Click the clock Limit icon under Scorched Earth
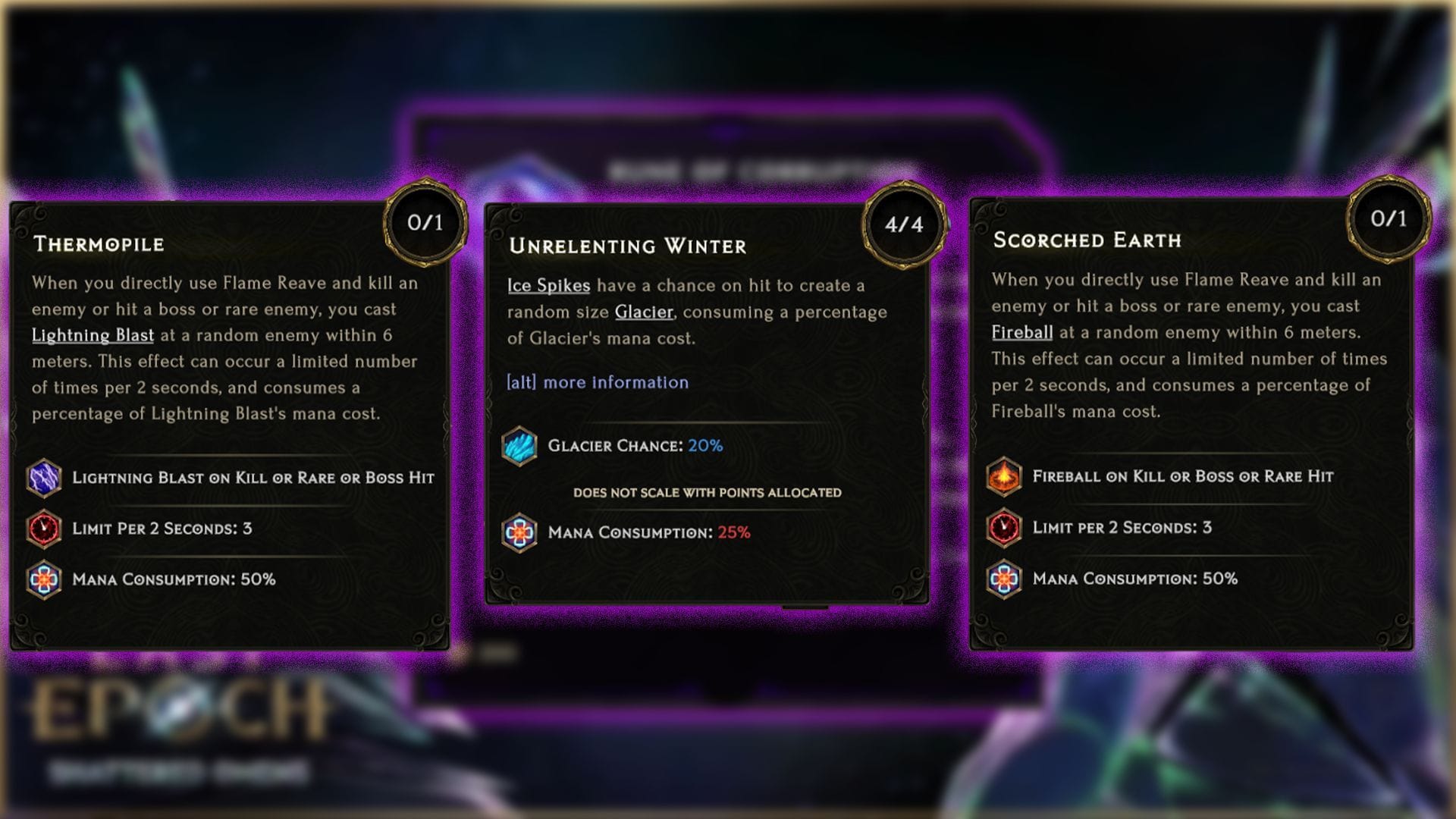 point(1005,528)
